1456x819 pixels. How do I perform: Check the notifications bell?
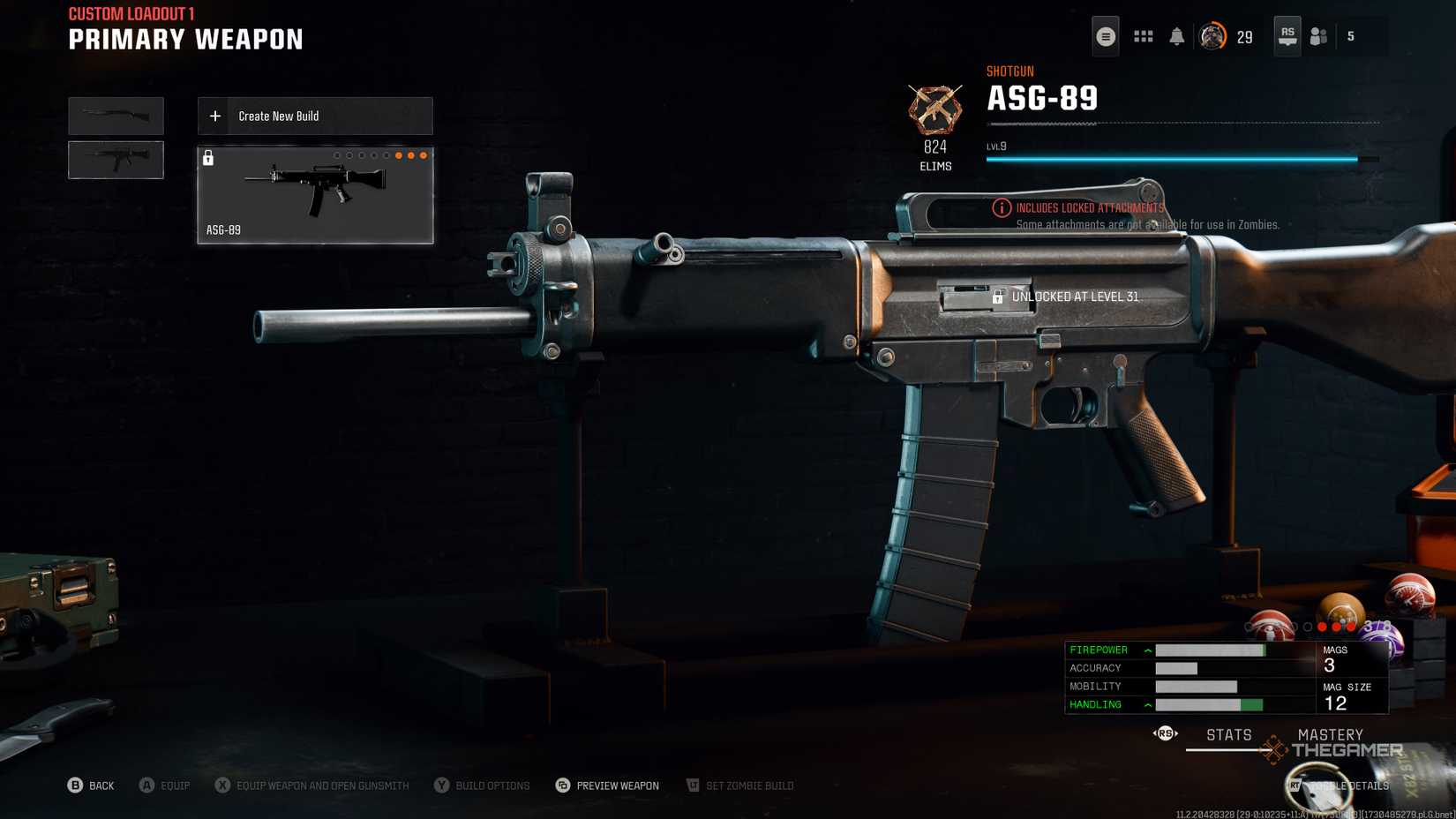click(x=1176, y=37)
